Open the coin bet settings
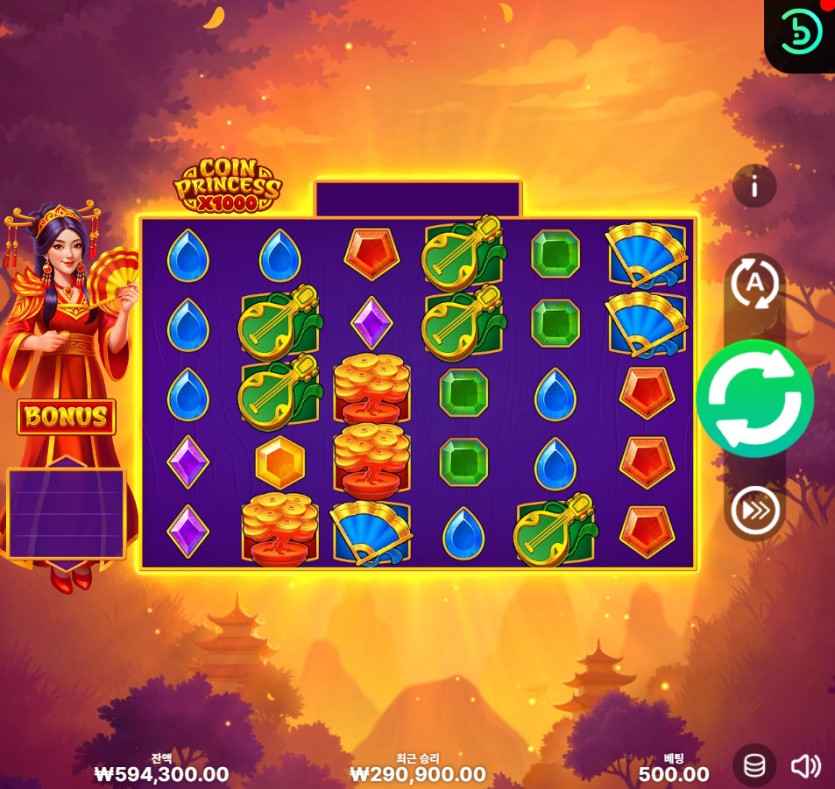Viewport: 835px width, 789px height. point(755,766)
